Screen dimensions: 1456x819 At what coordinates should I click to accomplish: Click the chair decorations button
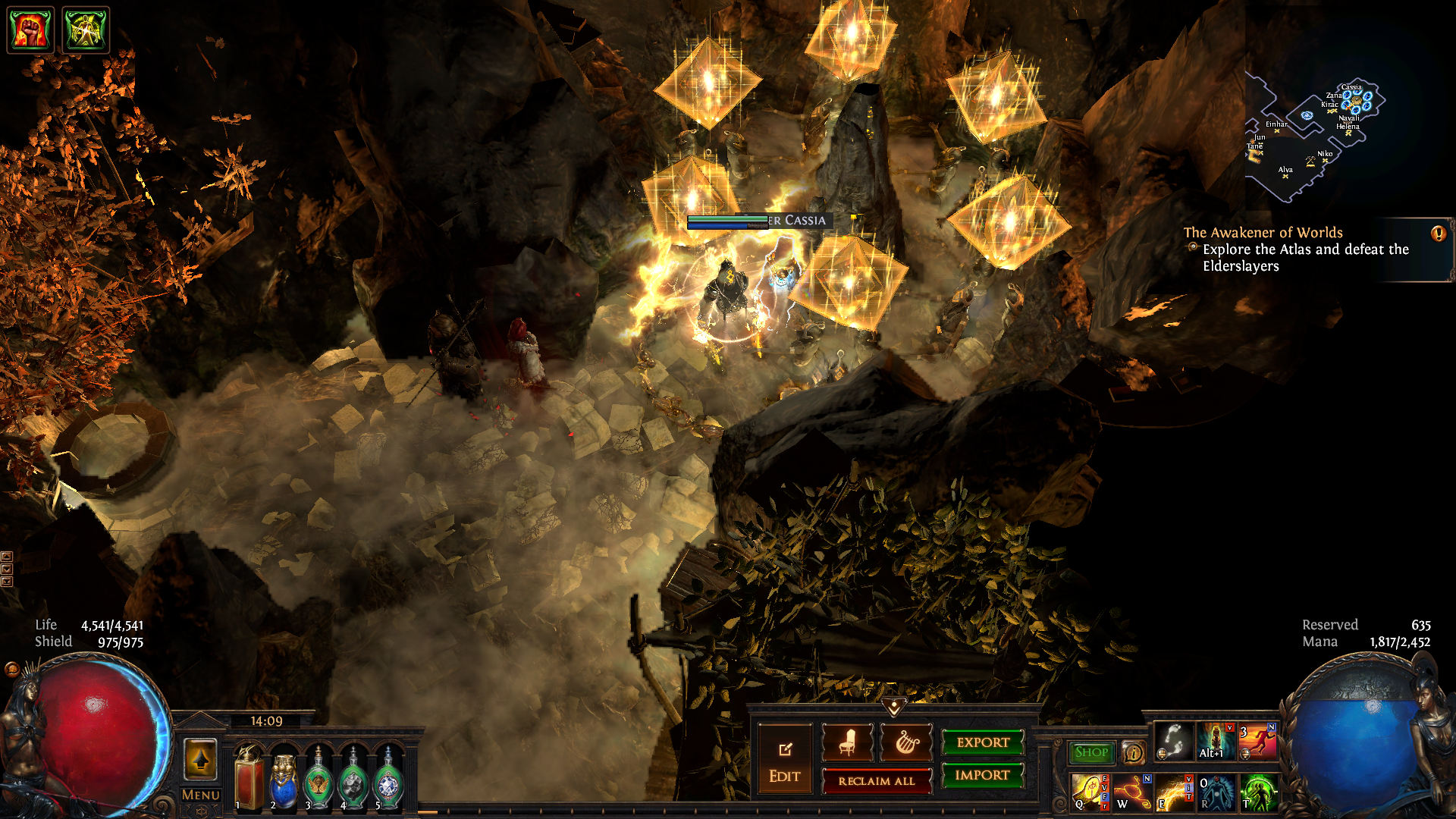coord(847,742)
